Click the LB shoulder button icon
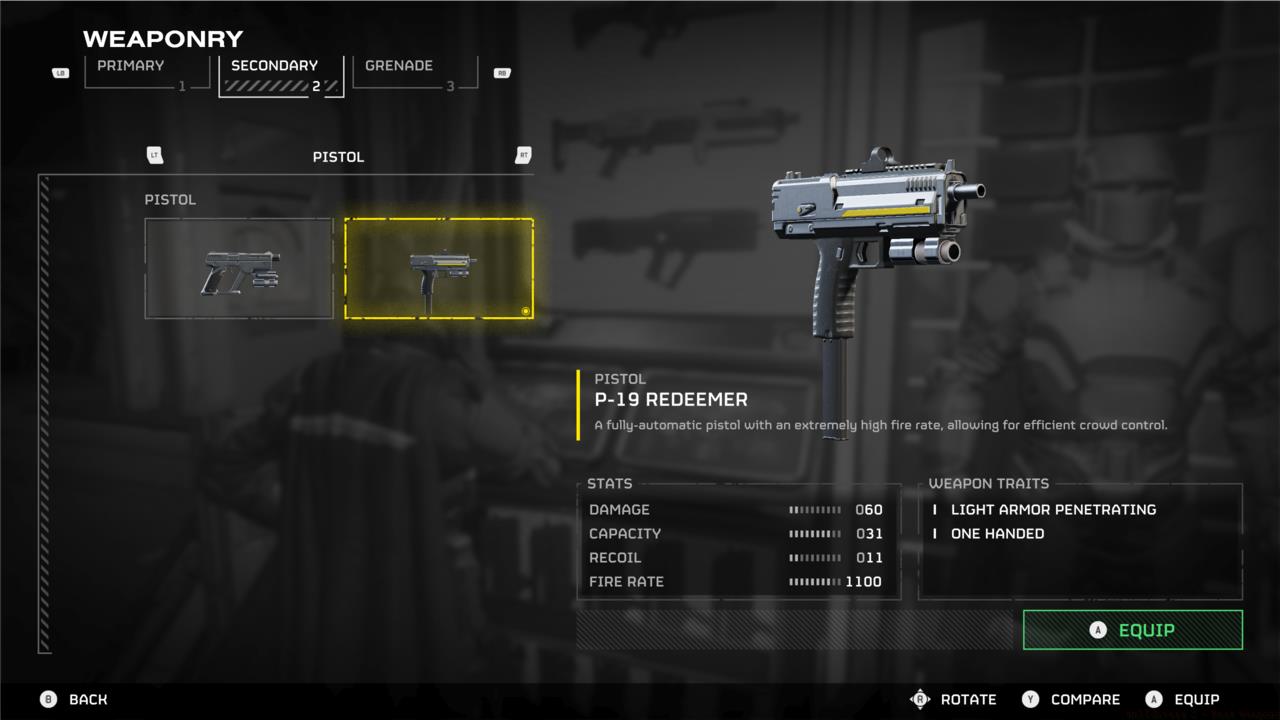 click(x=60, y=72)
